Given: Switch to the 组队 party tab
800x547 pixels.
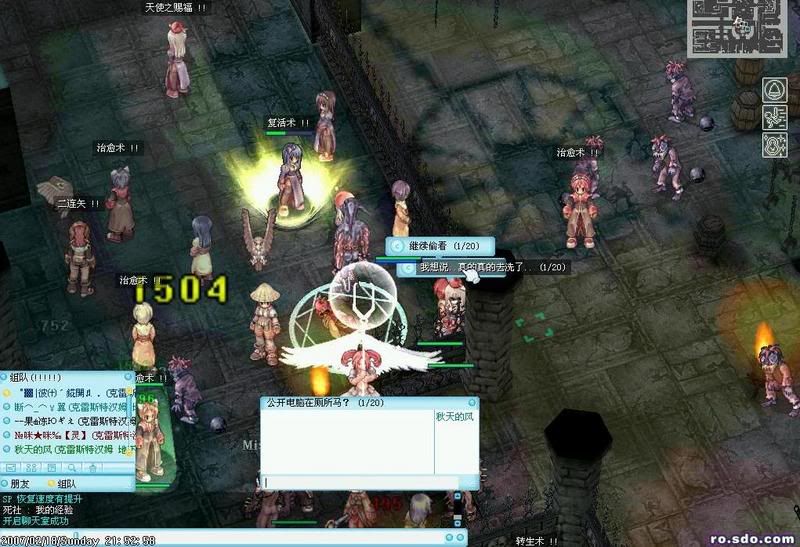Looking at the screenshot, I should click(66, 484).
